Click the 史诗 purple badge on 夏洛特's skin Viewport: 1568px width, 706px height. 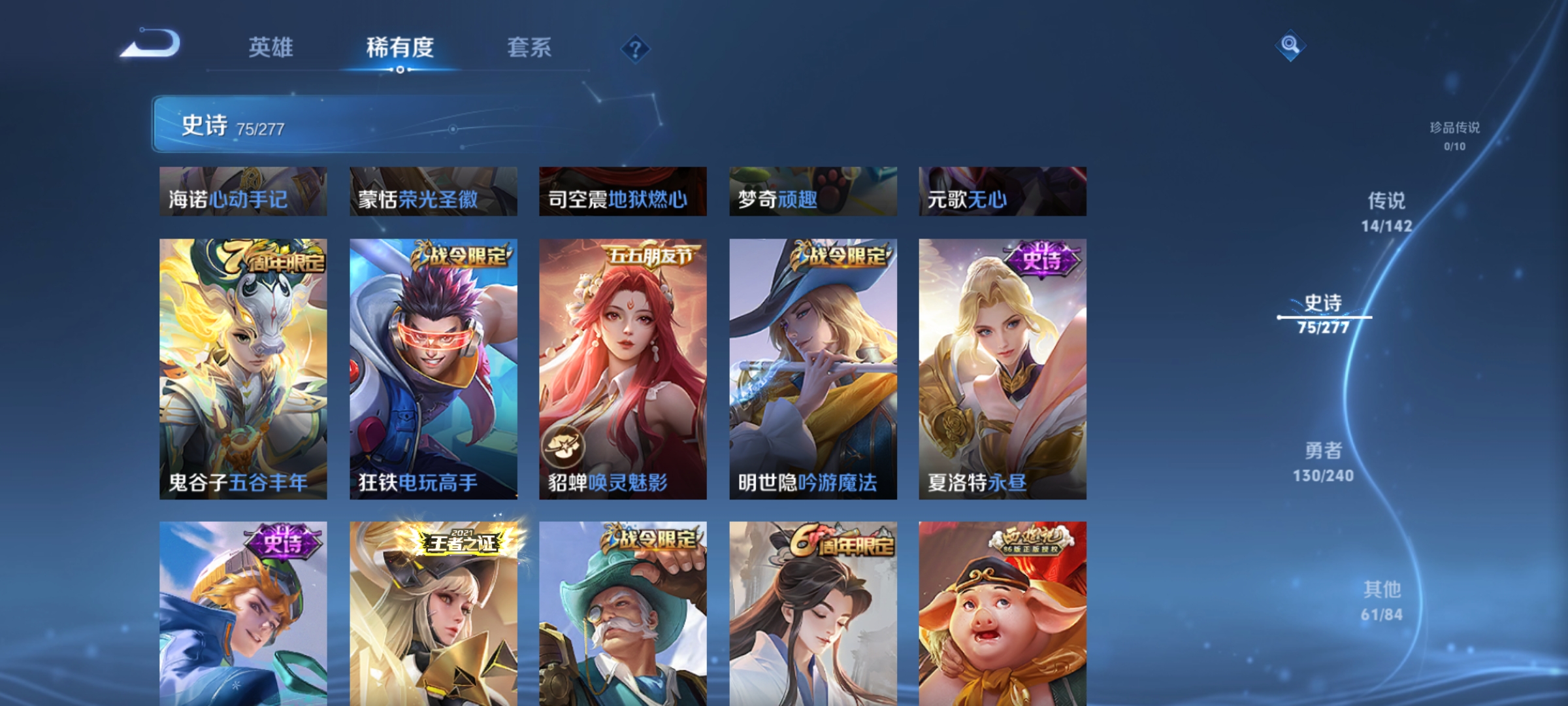(x=1041, y=259)
